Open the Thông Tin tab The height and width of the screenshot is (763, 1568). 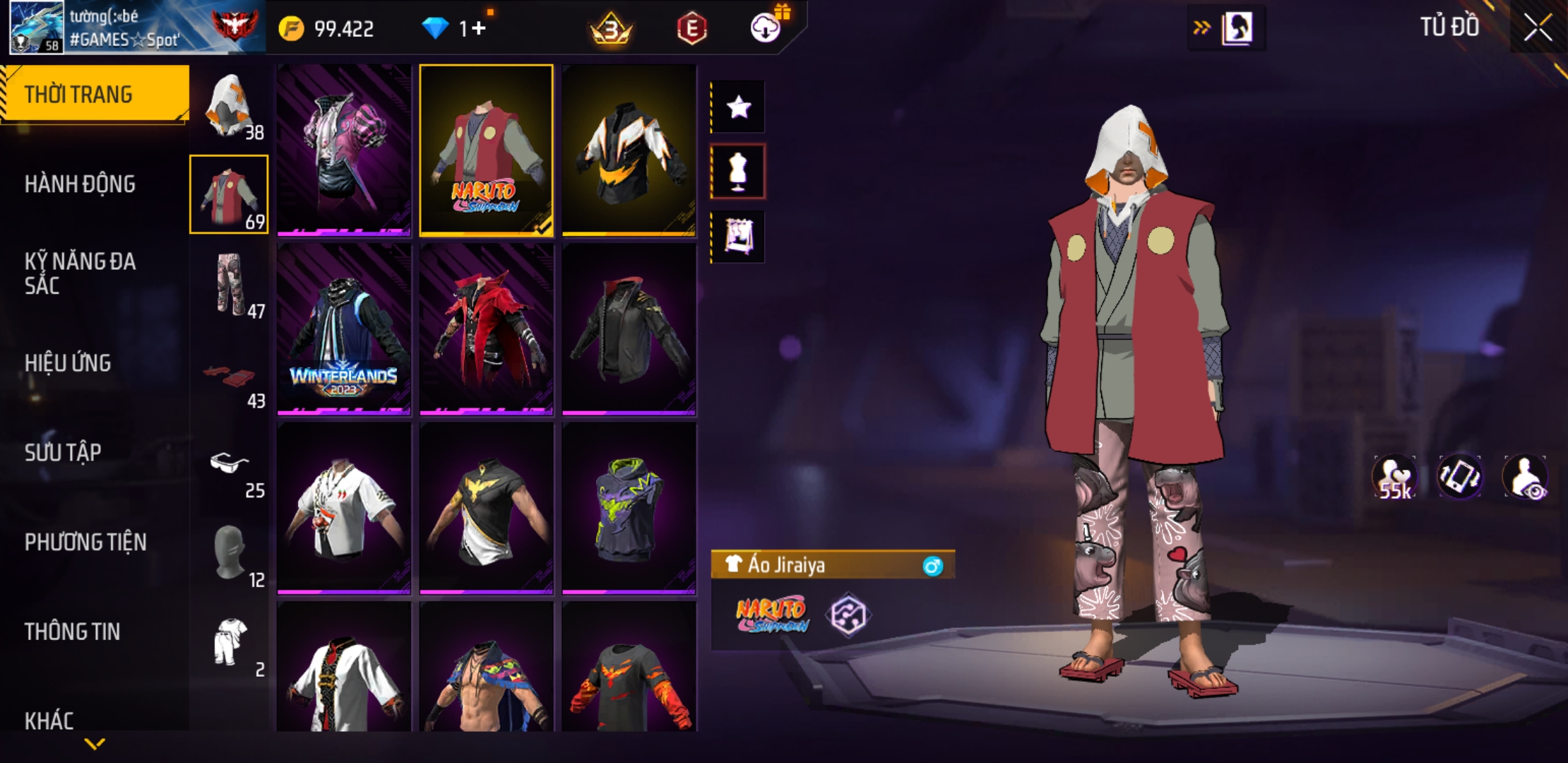pos(72,632)
